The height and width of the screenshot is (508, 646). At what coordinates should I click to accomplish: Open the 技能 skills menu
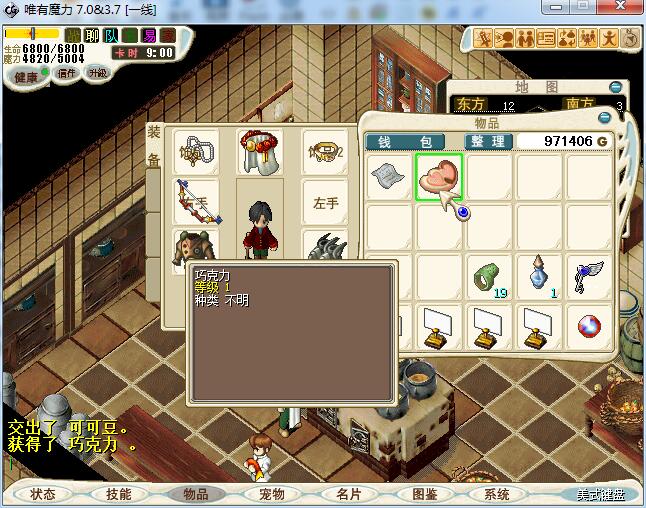click(118, 494)
